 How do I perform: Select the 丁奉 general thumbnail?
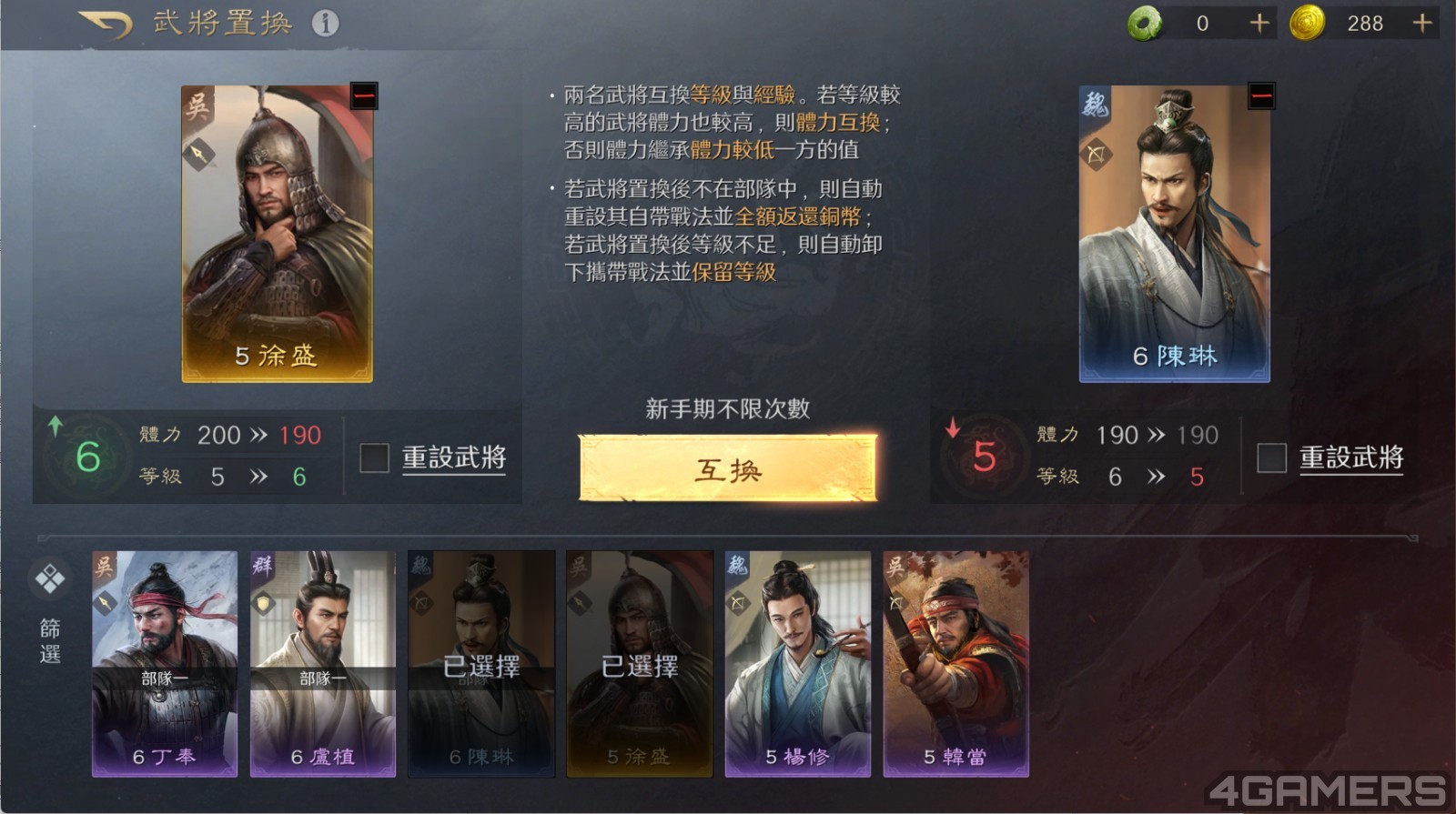pos(164,664)
